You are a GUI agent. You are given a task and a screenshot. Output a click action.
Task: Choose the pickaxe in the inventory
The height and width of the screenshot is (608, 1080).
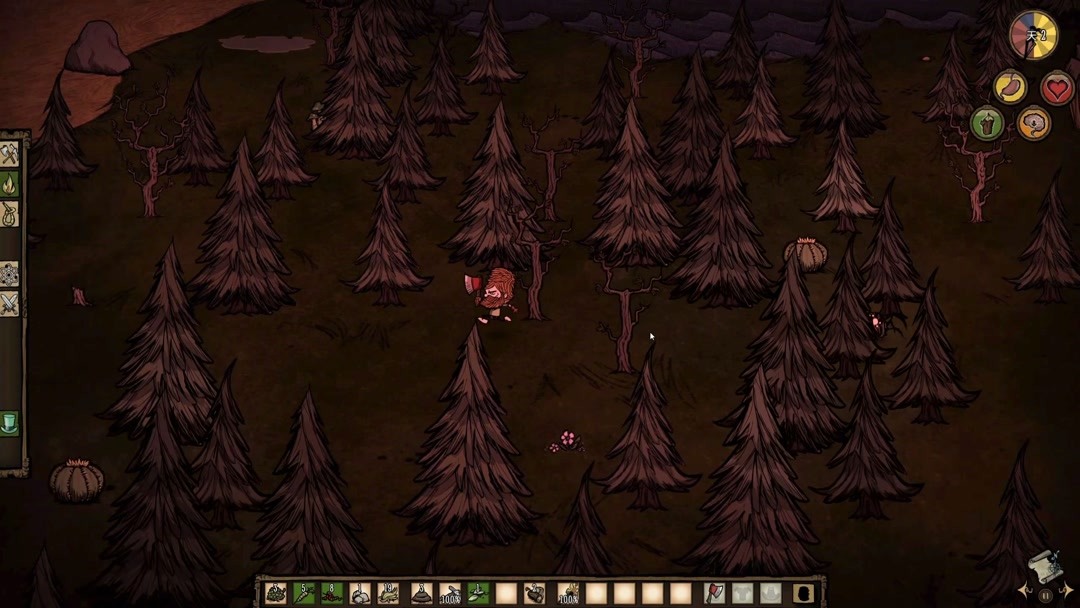coord(450,593)
